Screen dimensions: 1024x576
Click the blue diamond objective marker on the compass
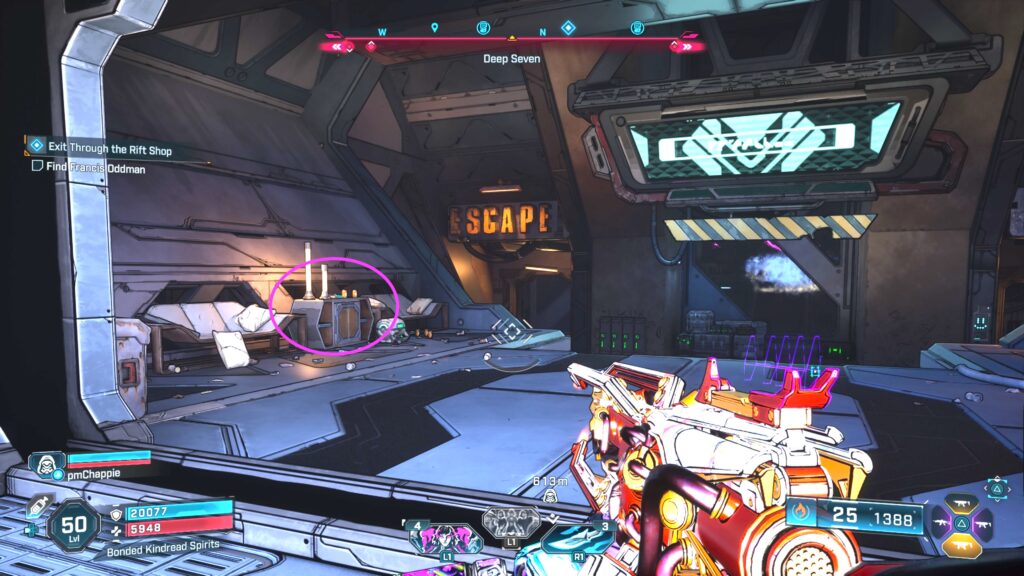click(x=568, y=28)
